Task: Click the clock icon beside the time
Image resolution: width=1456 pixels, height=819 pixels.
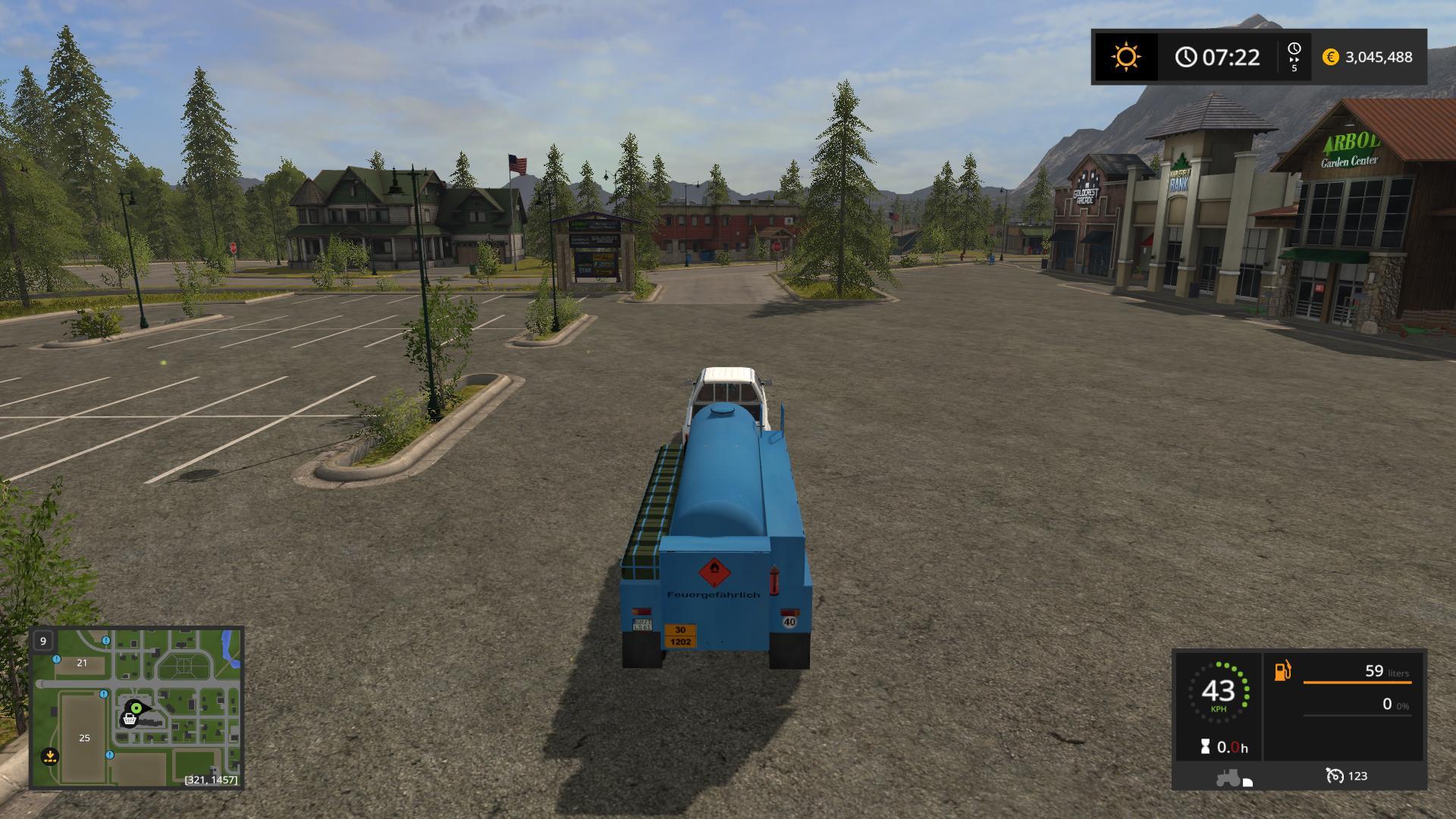Action: 1186,57
